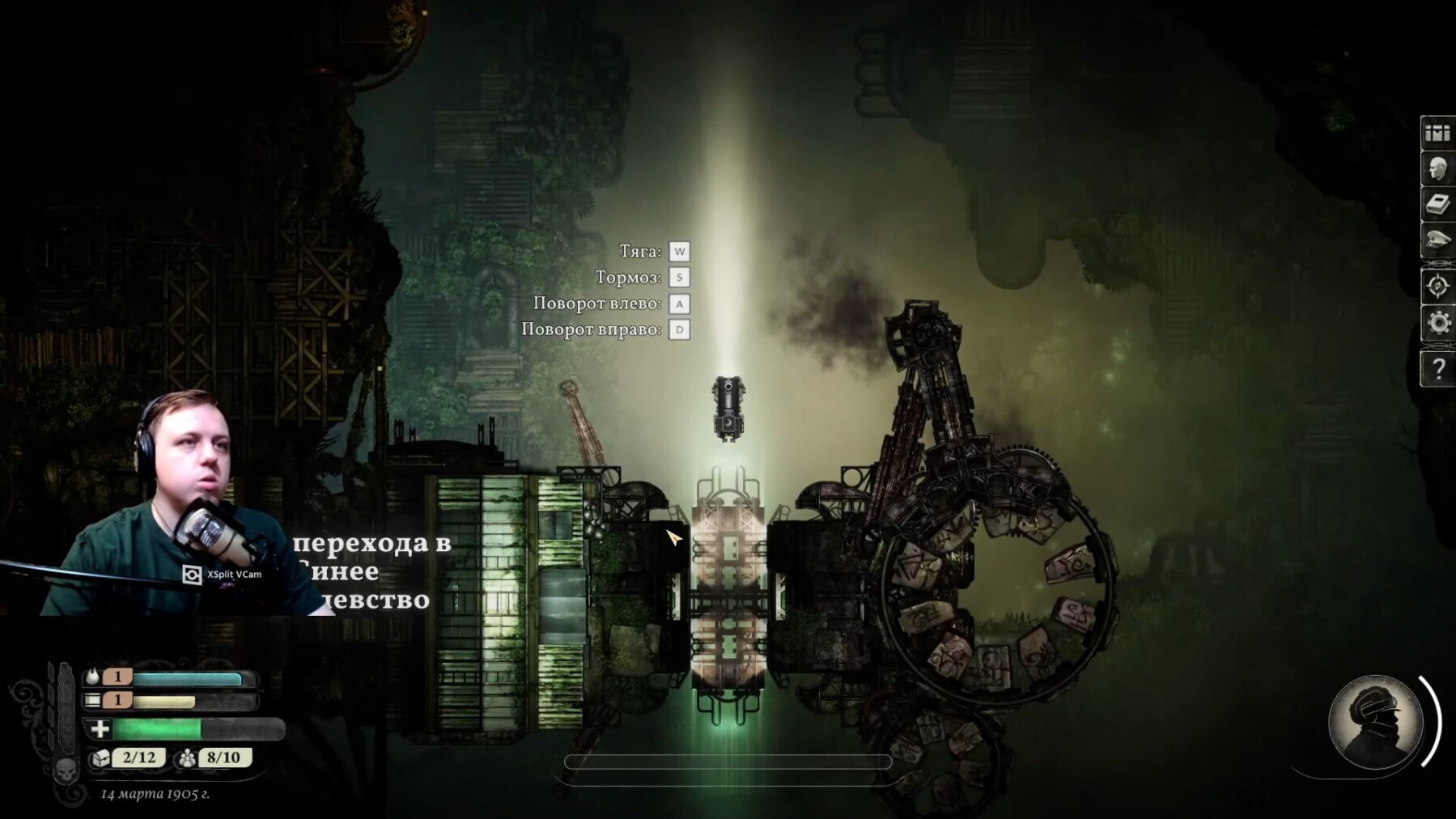Open help with the question mark

(x=1437, y=370)
